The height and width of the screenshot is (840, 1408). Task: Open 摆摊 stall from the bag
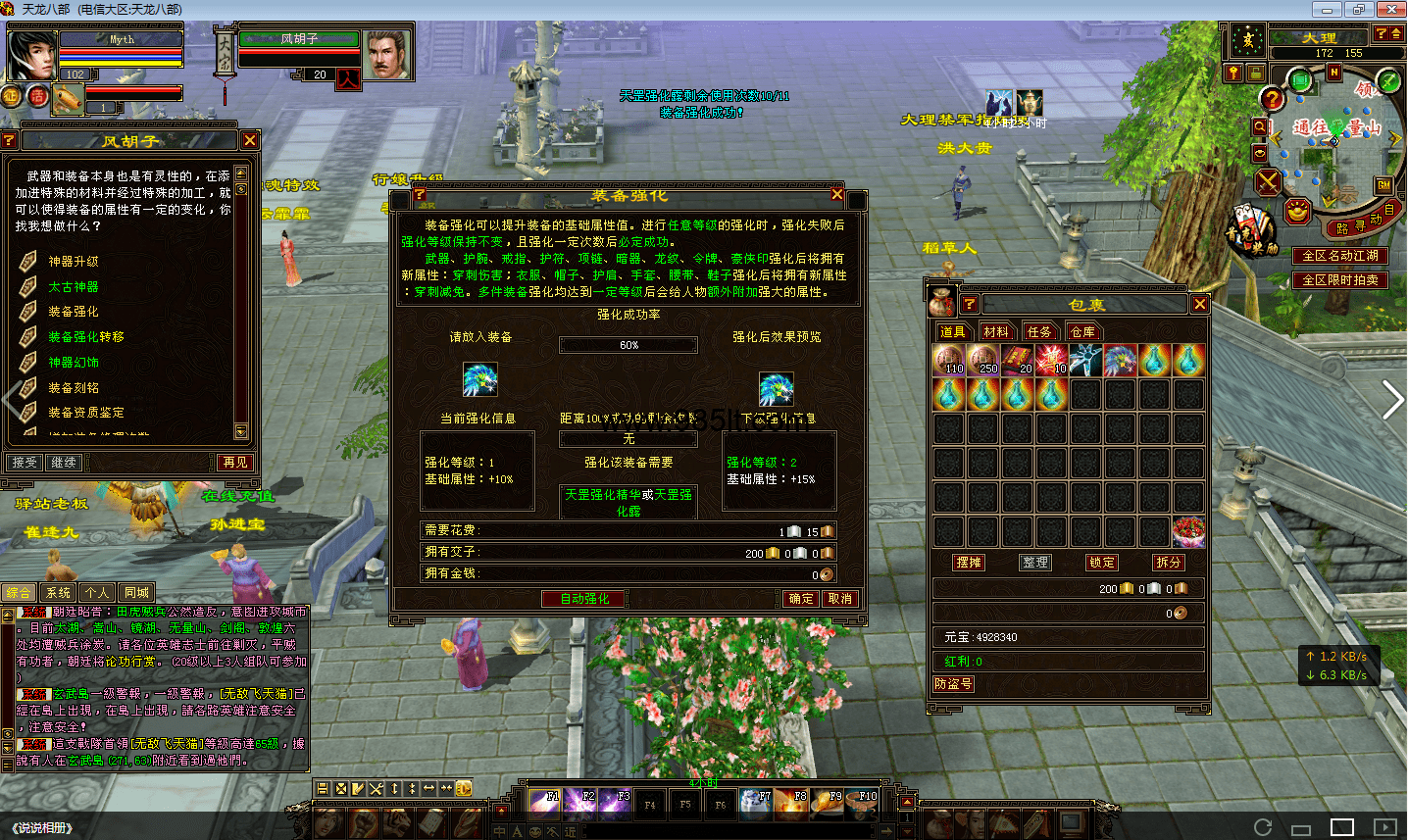pos(969,563)
